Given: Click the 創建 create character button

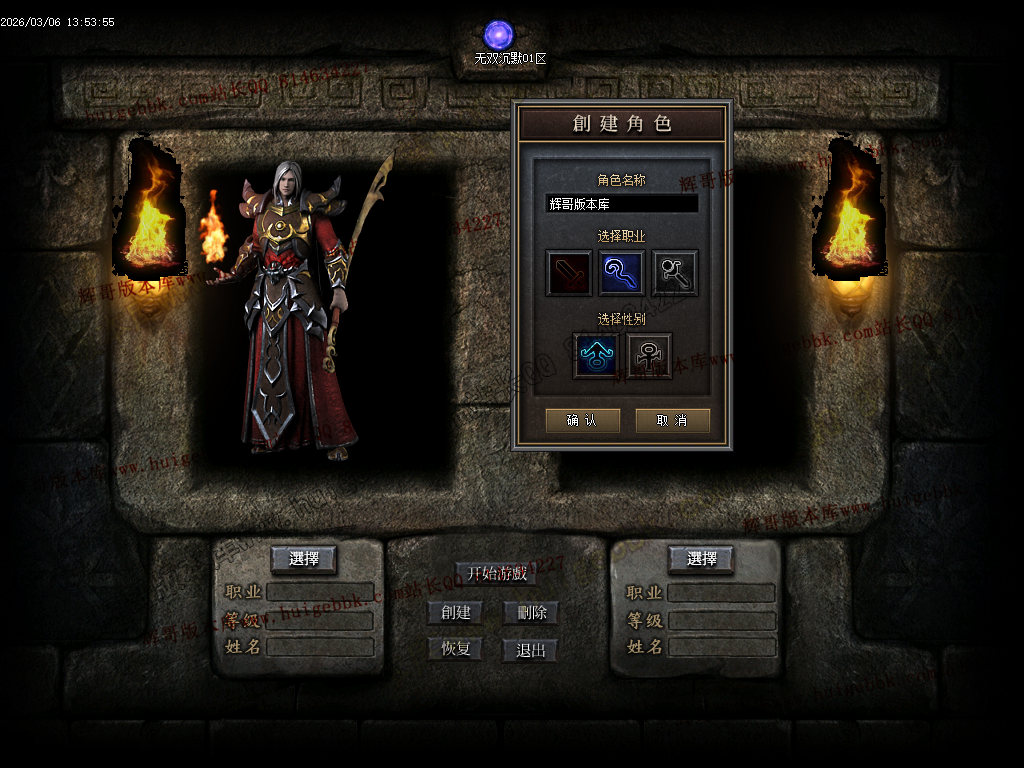Looking at the screenshot, I should pos(455,612).
